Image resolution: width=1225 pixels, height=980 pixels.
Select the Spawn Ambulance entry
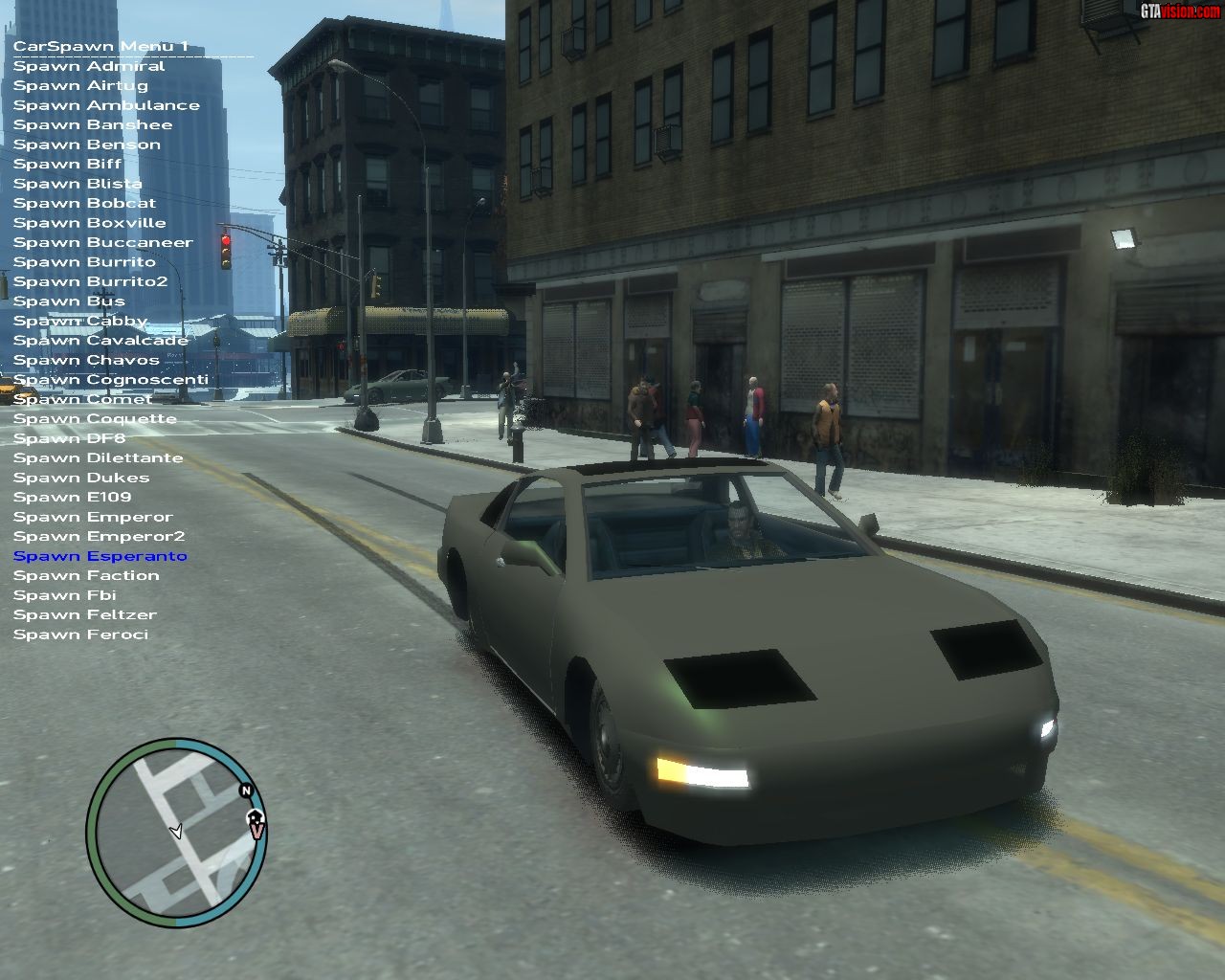106,105
